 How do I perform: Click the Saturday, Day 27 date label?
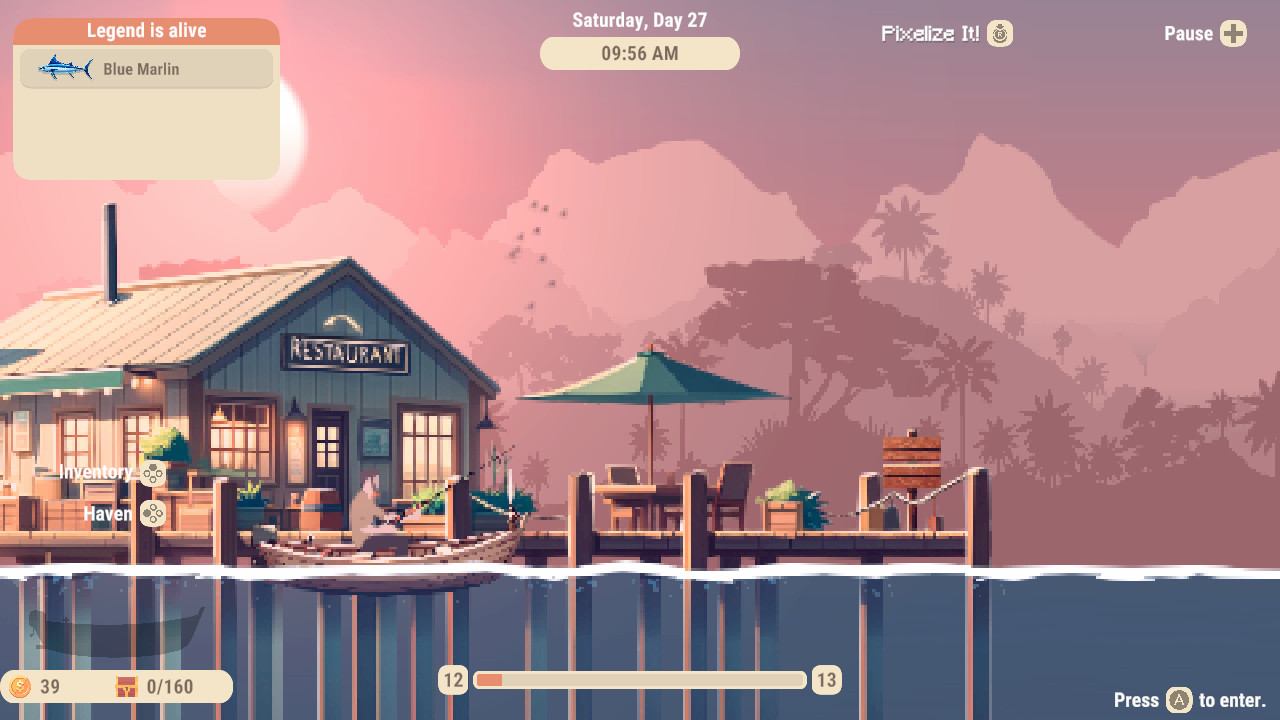tap(639, 19)
